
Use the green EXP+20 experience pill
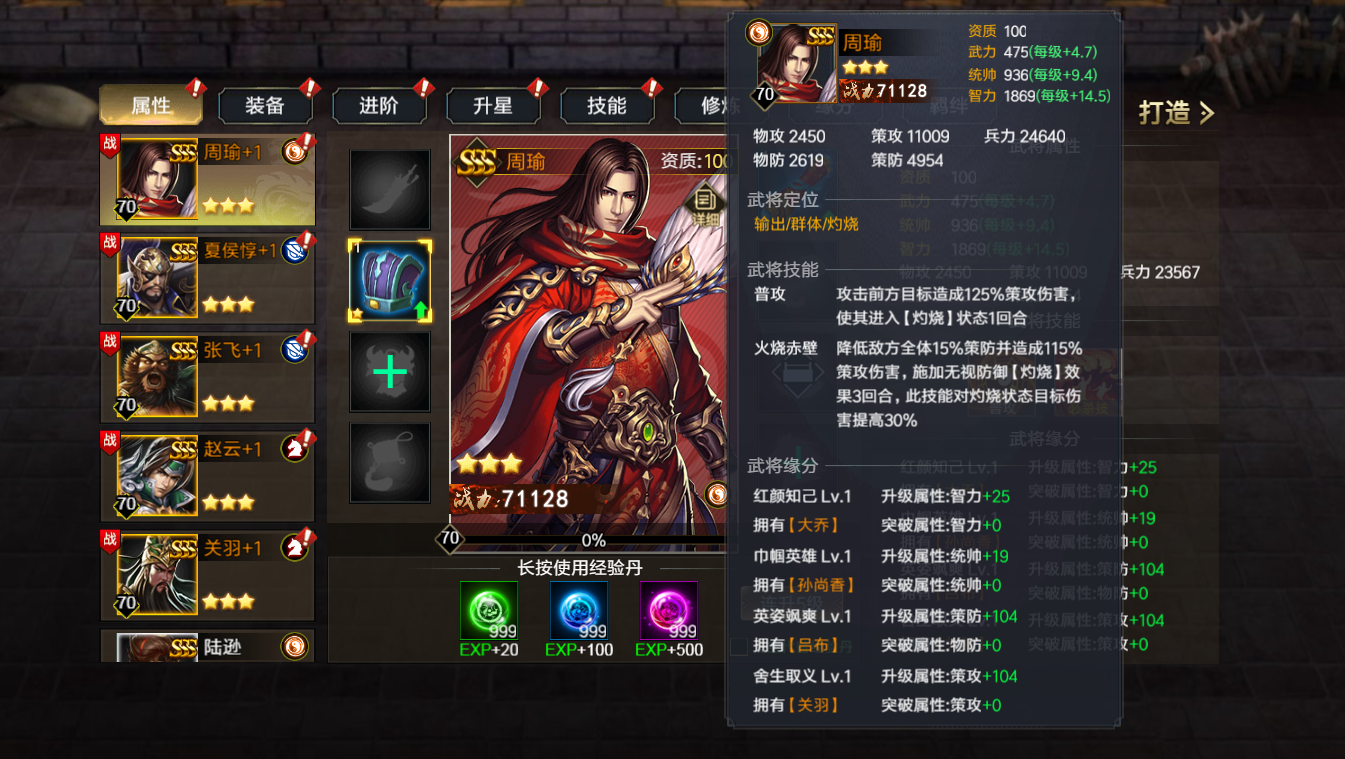489,612
